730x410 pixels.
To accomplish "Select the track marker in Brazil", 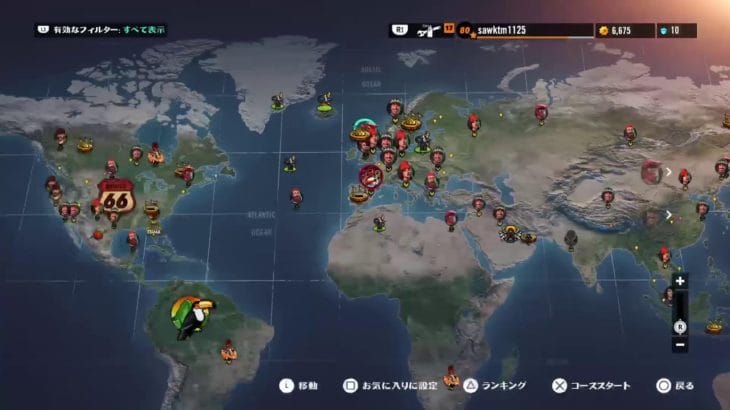I will coord(228,349).
